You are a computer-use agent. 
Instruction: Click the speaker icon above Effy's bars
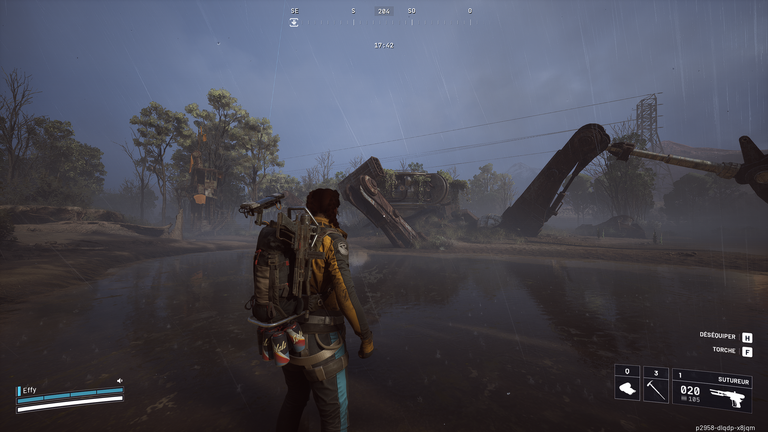(120, 381)
